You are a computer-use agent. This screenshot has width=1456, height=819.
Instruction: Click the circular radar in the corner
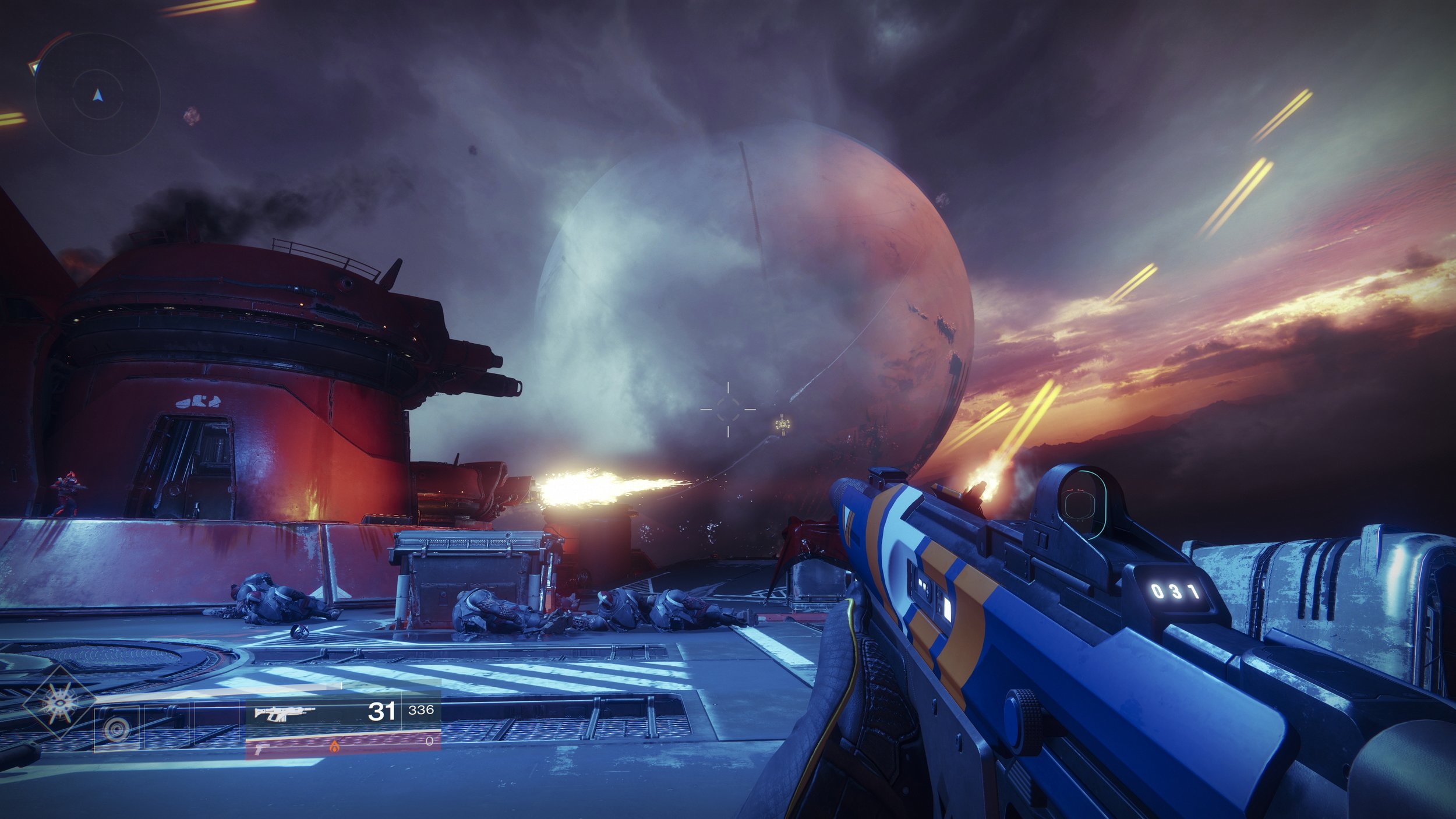97,94
